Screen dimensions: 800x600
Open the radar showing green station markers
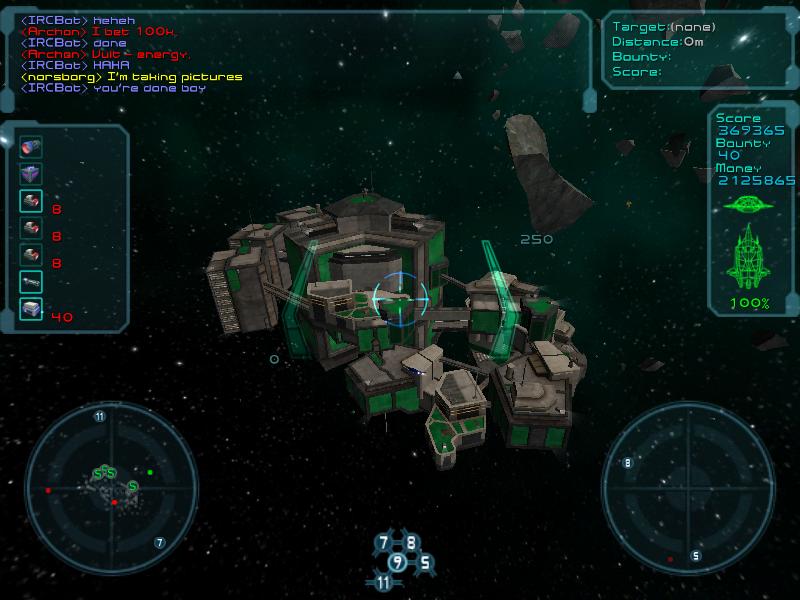pyautogui.click(x=104, y=484)
